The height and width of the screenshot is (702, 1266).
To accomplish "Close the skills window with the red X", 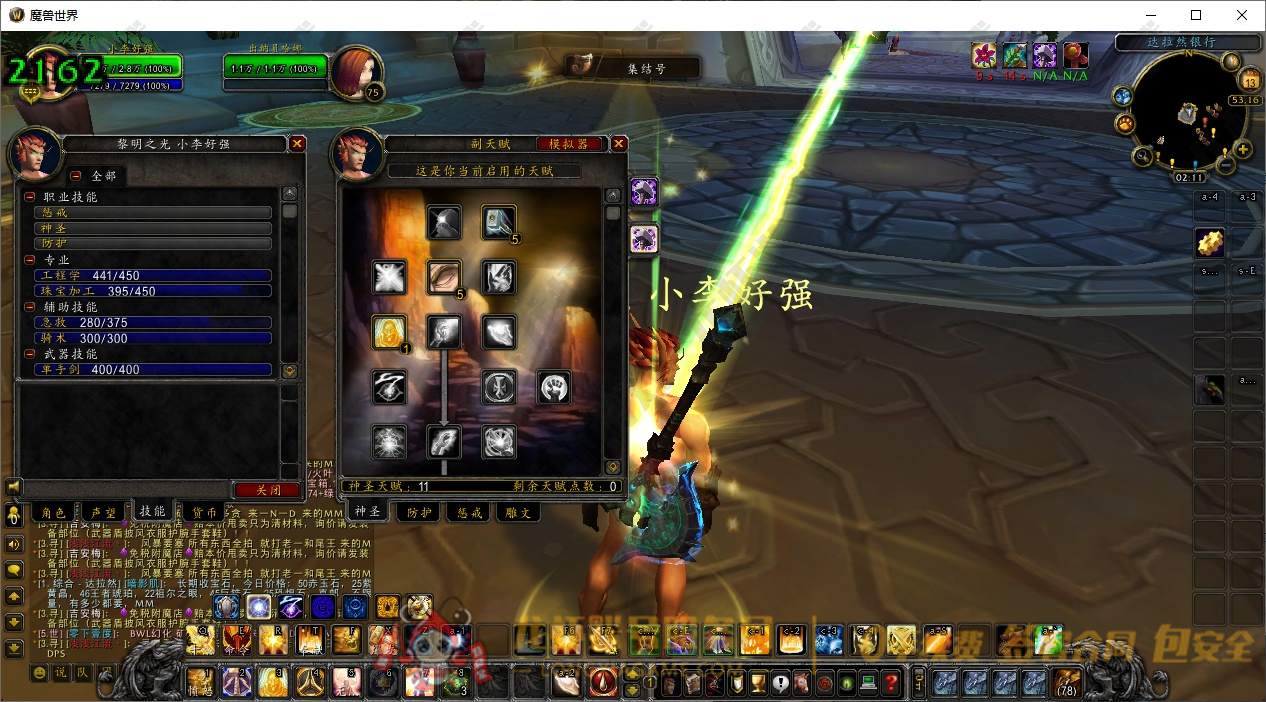I will 297,144.
